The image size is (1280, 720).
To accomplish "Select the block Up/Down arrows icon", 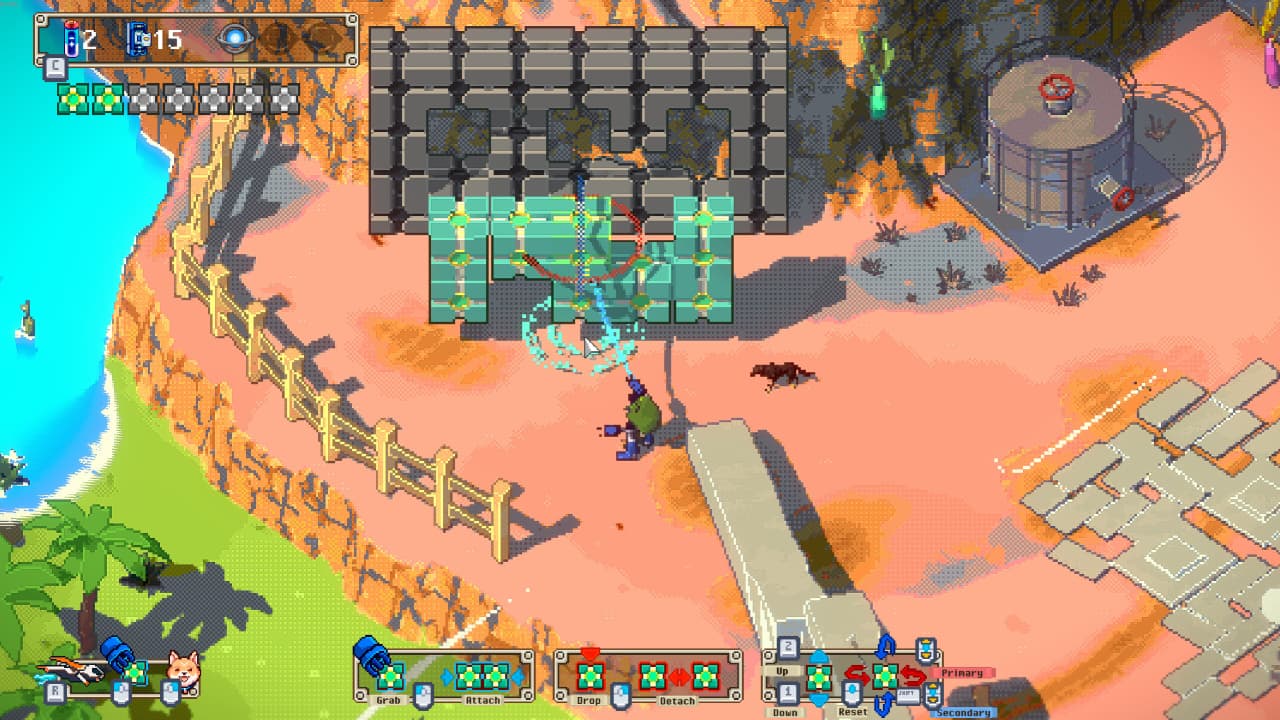I will (x=819, y=676).
